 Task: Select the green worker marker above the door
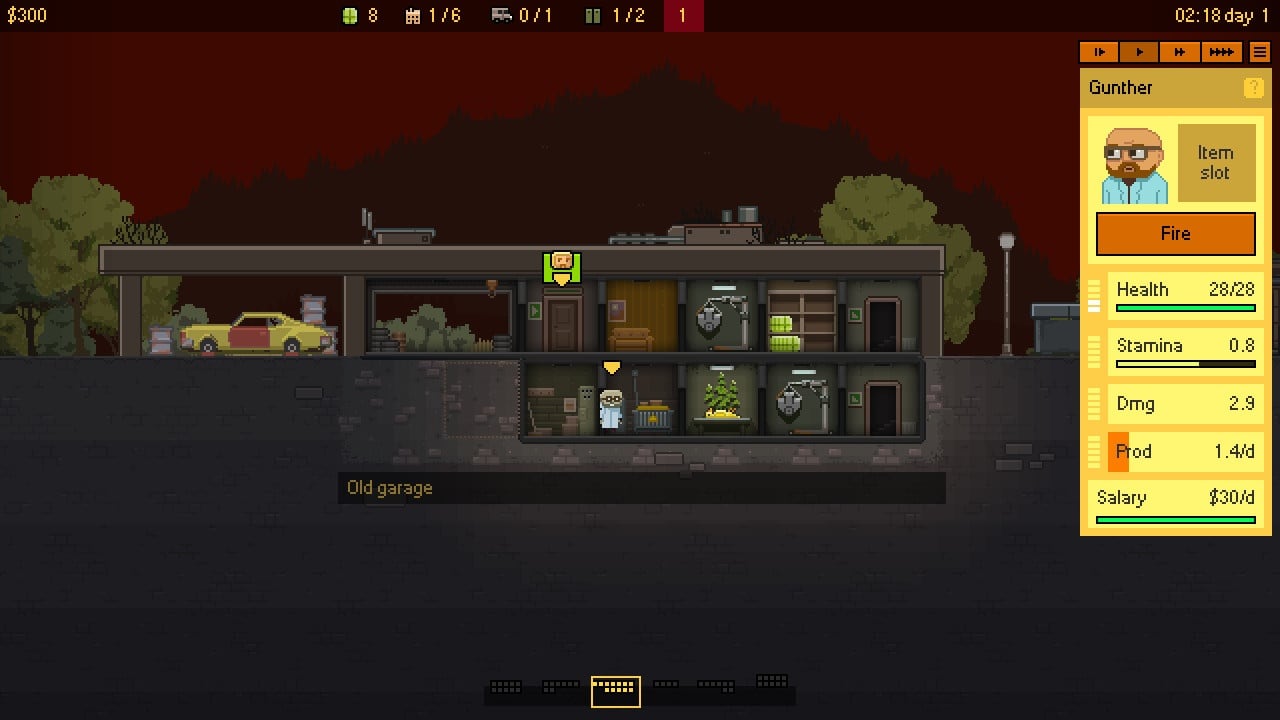[x=562, y=265]
